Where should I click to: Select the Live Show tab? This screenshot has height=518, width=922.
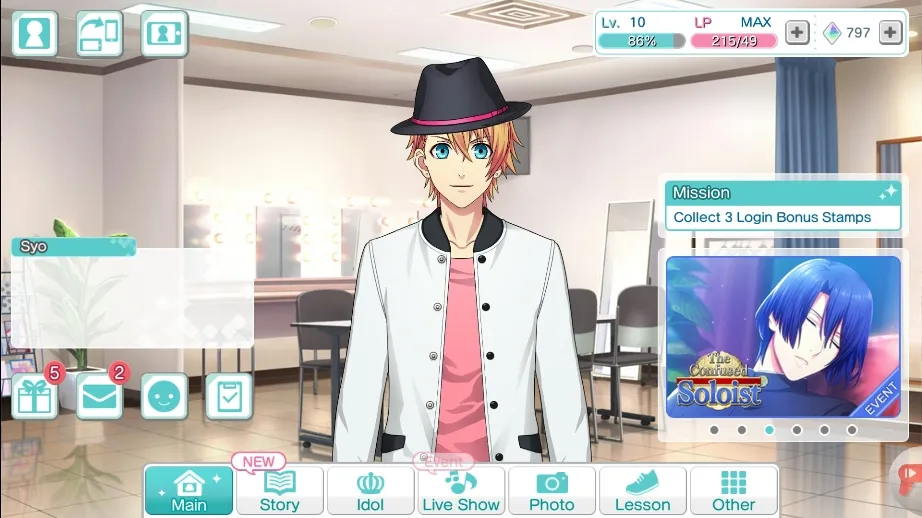click(x=461, y=491)
